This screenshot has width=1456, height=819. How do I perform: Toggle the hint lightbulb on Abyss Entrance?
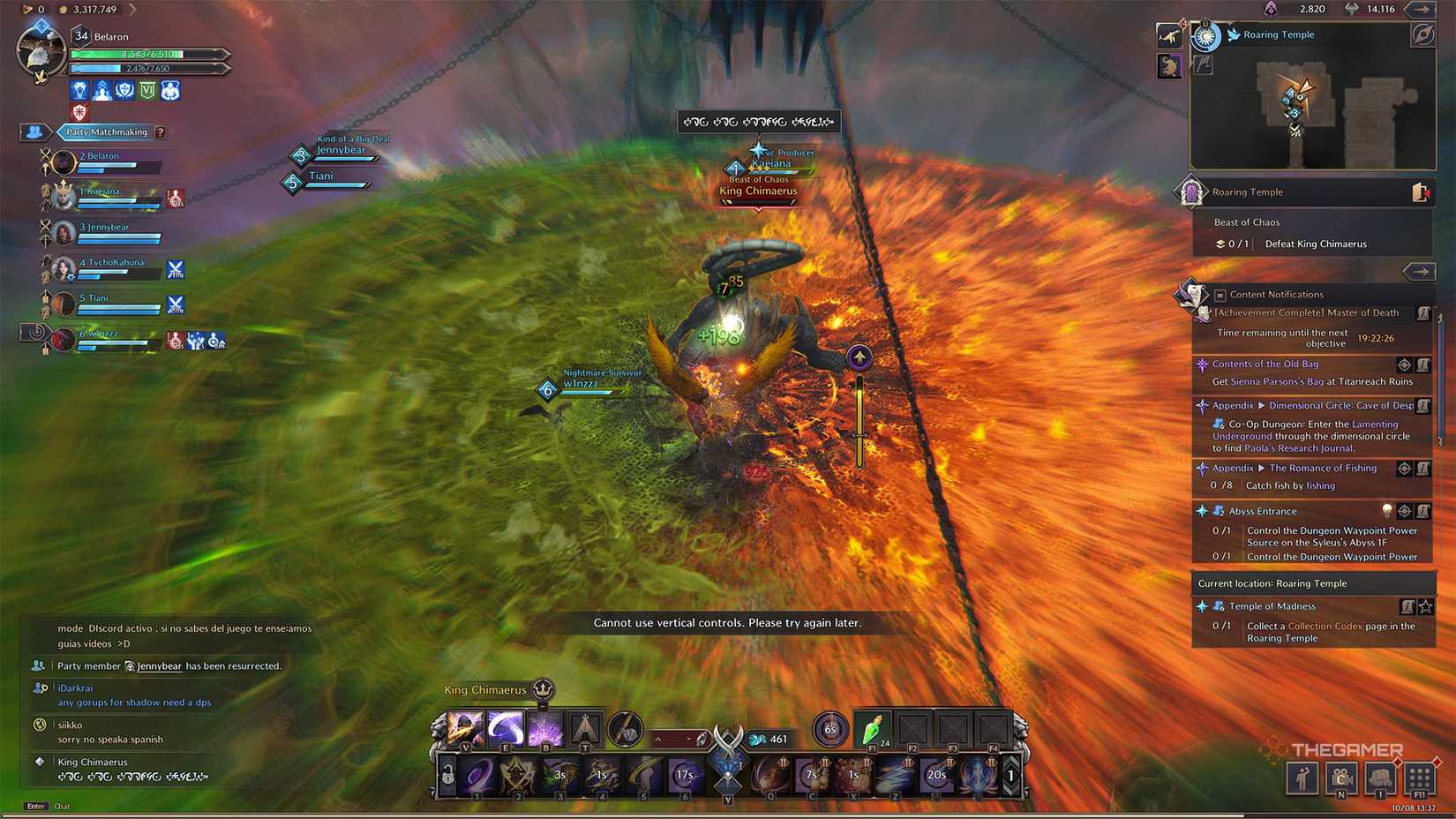[x=1388, y=511]
